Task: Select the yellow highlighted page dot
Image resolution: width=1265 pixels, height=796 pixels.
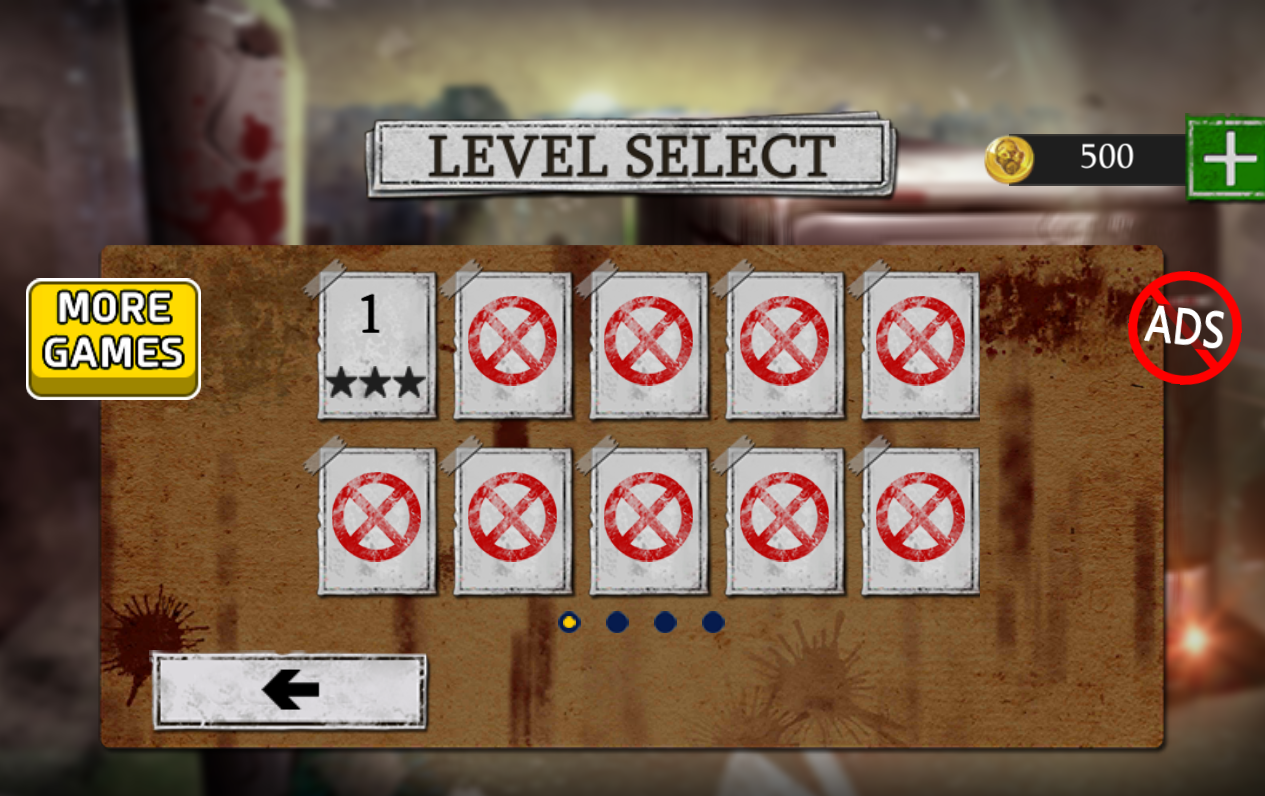Action: 569,622
